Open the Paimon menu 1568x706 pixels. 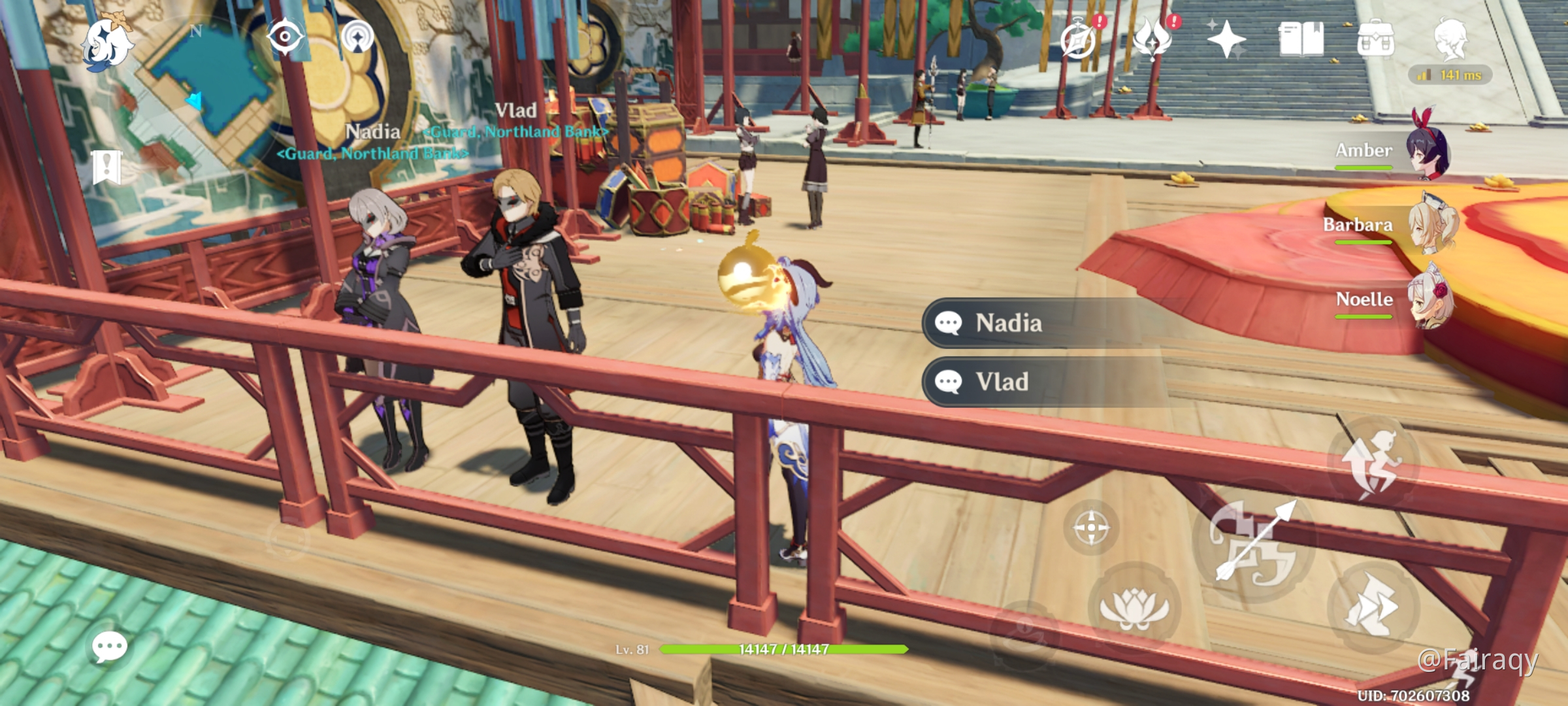(106, 43)
